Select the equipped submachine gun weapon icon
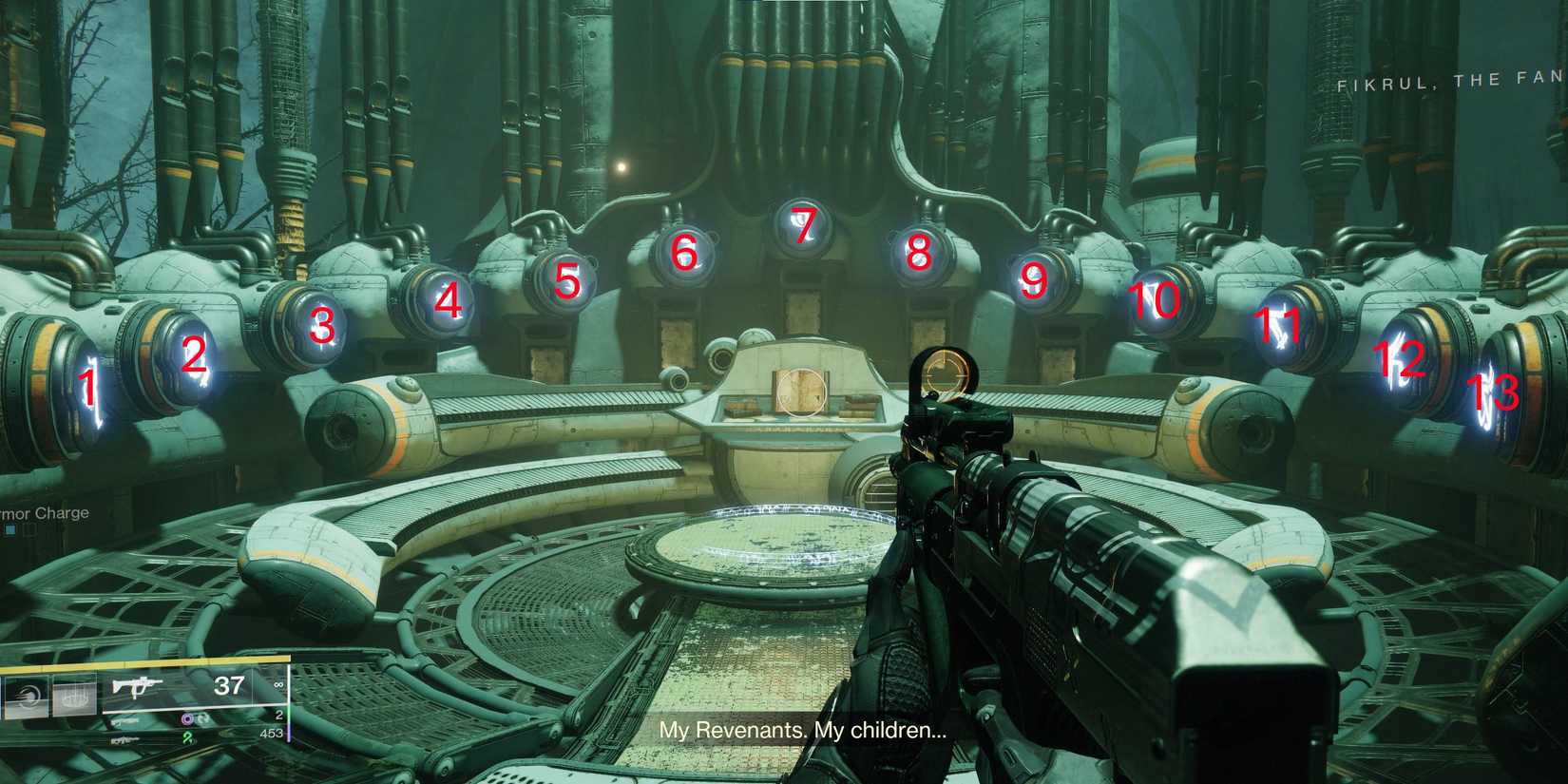Image resolution: width=1568 pixels, height=784 pixels. coord(138,686)
